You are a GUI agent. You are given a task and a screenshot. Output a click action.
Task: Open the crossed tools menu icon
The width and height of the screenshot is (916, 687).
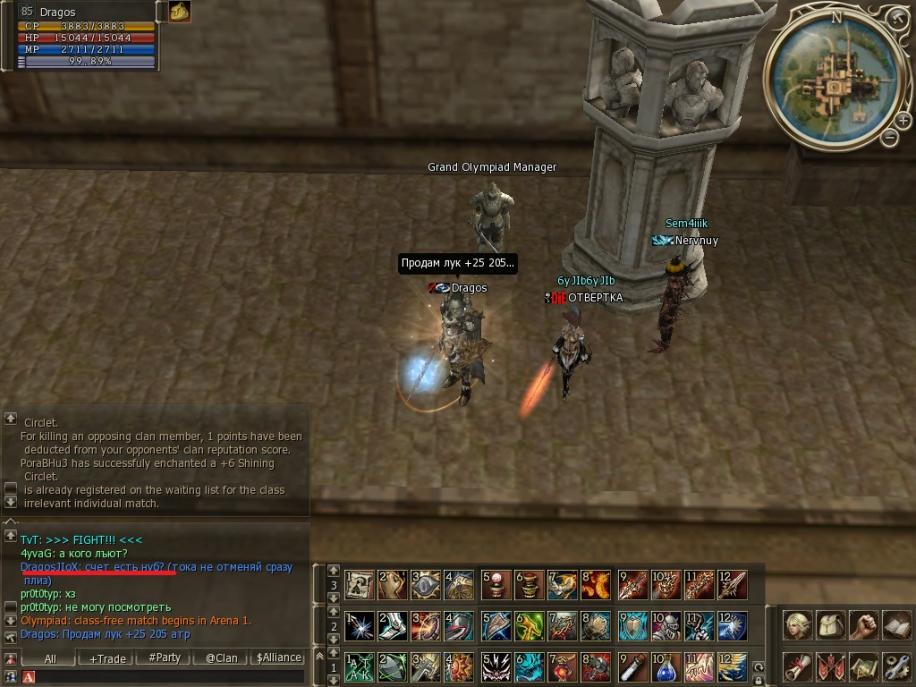(897, 665)
